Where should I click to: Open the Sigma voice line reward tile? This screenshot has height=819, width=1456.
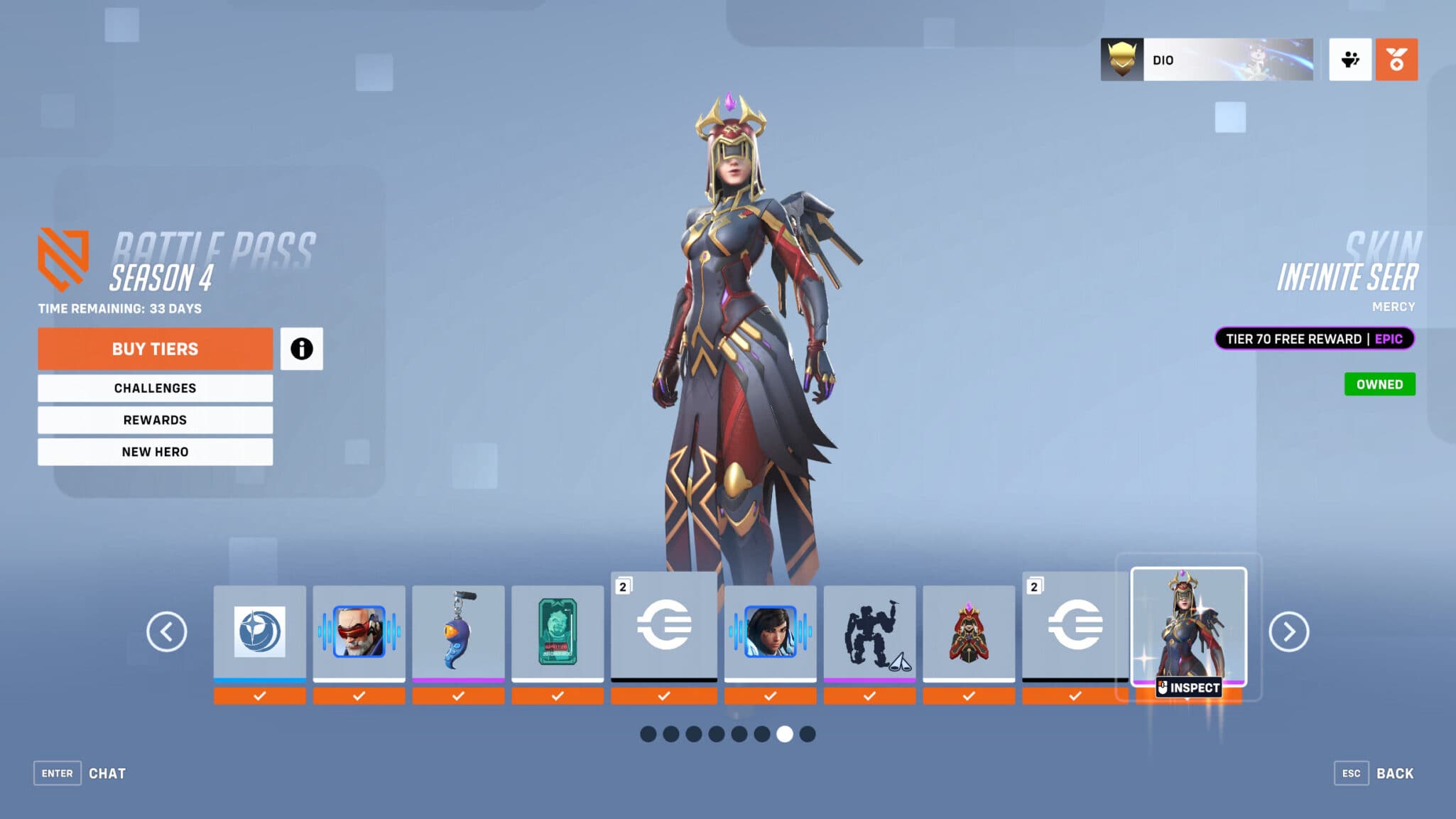click(x=359, y=632)
